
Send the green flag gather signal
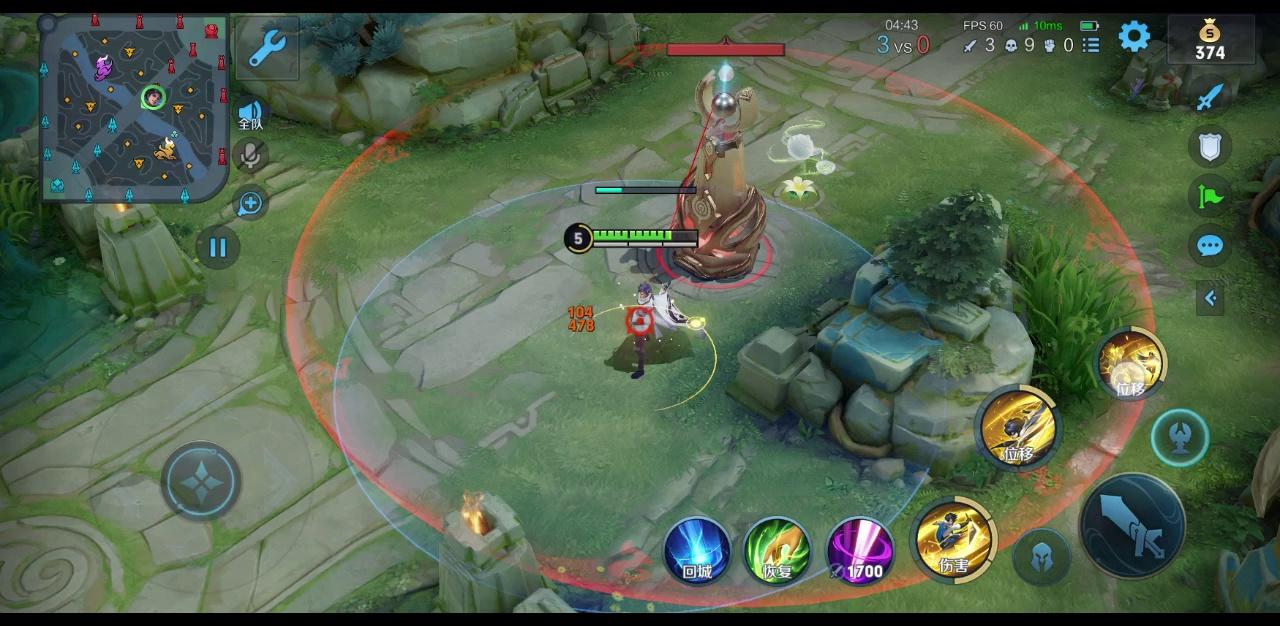click(1210, 196)
